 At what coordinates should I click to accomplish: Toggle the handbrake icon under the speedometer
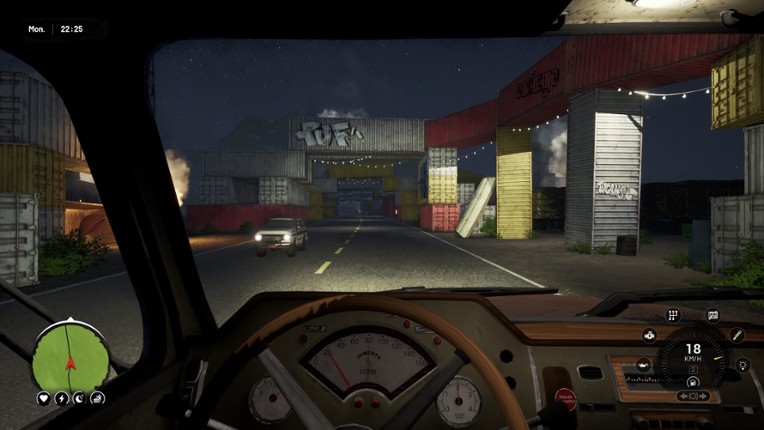click(692, 382)
